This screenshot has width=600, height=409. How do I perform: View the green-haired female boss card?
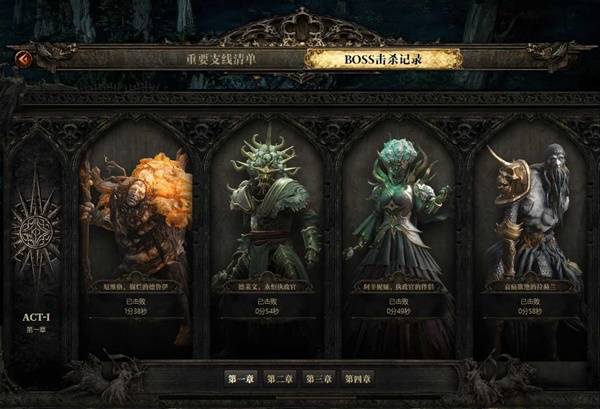coord(398,230)
